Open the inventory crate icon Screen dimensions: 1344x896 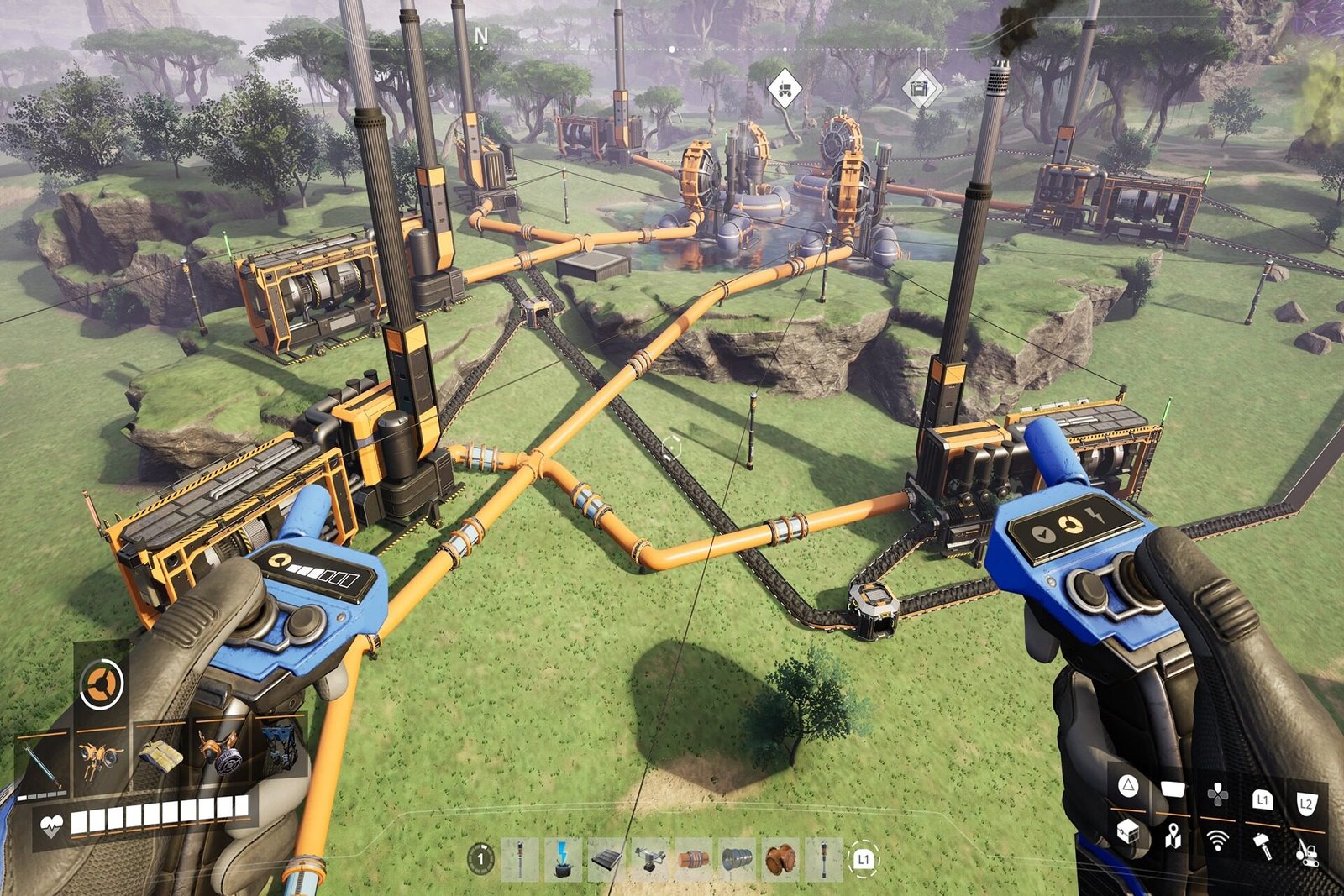click(x=1128, y=834)
